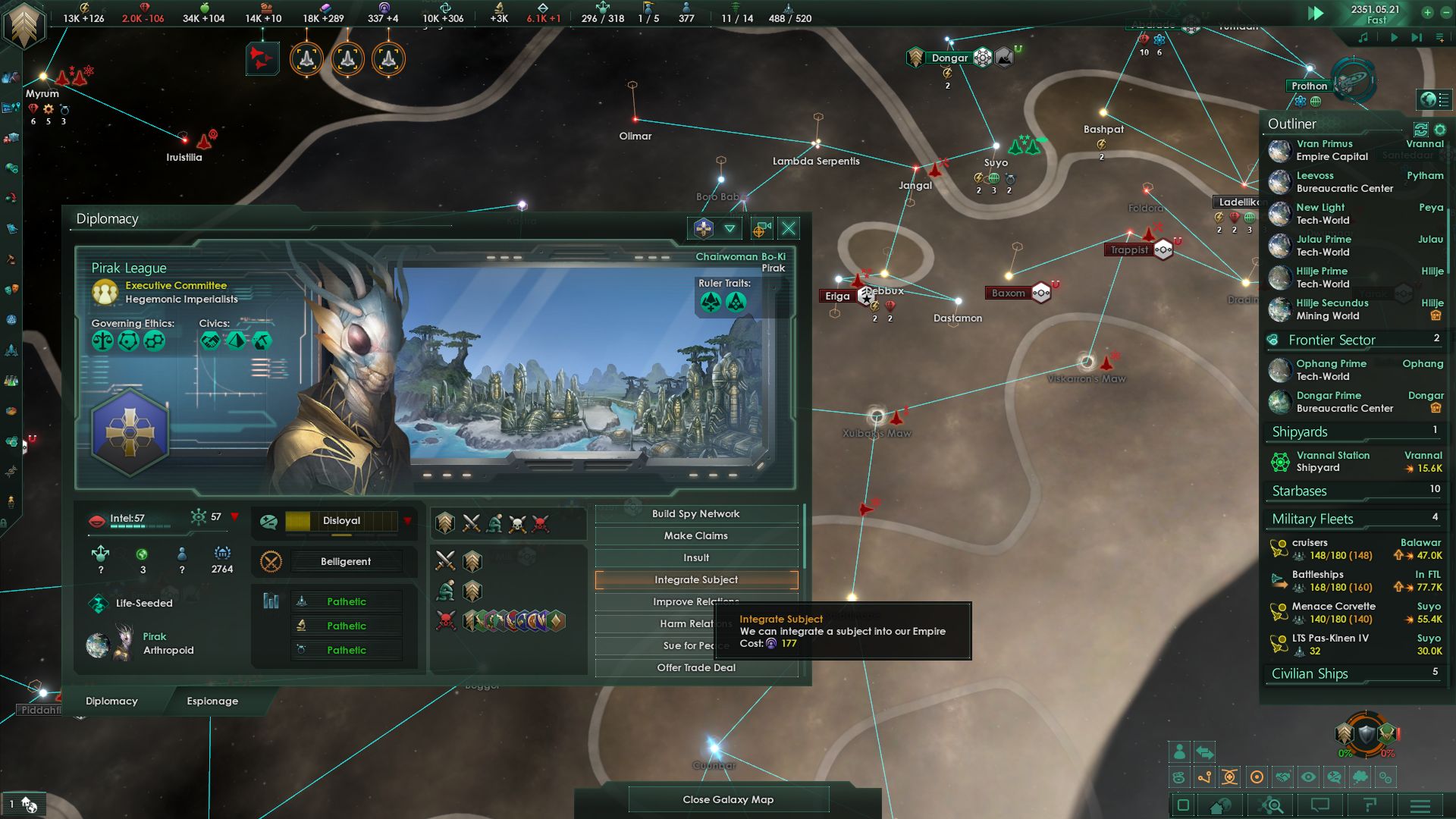Screen dimensions: 1456x819
Task: Choose Build Spy Network
Action: pos(696,514)
